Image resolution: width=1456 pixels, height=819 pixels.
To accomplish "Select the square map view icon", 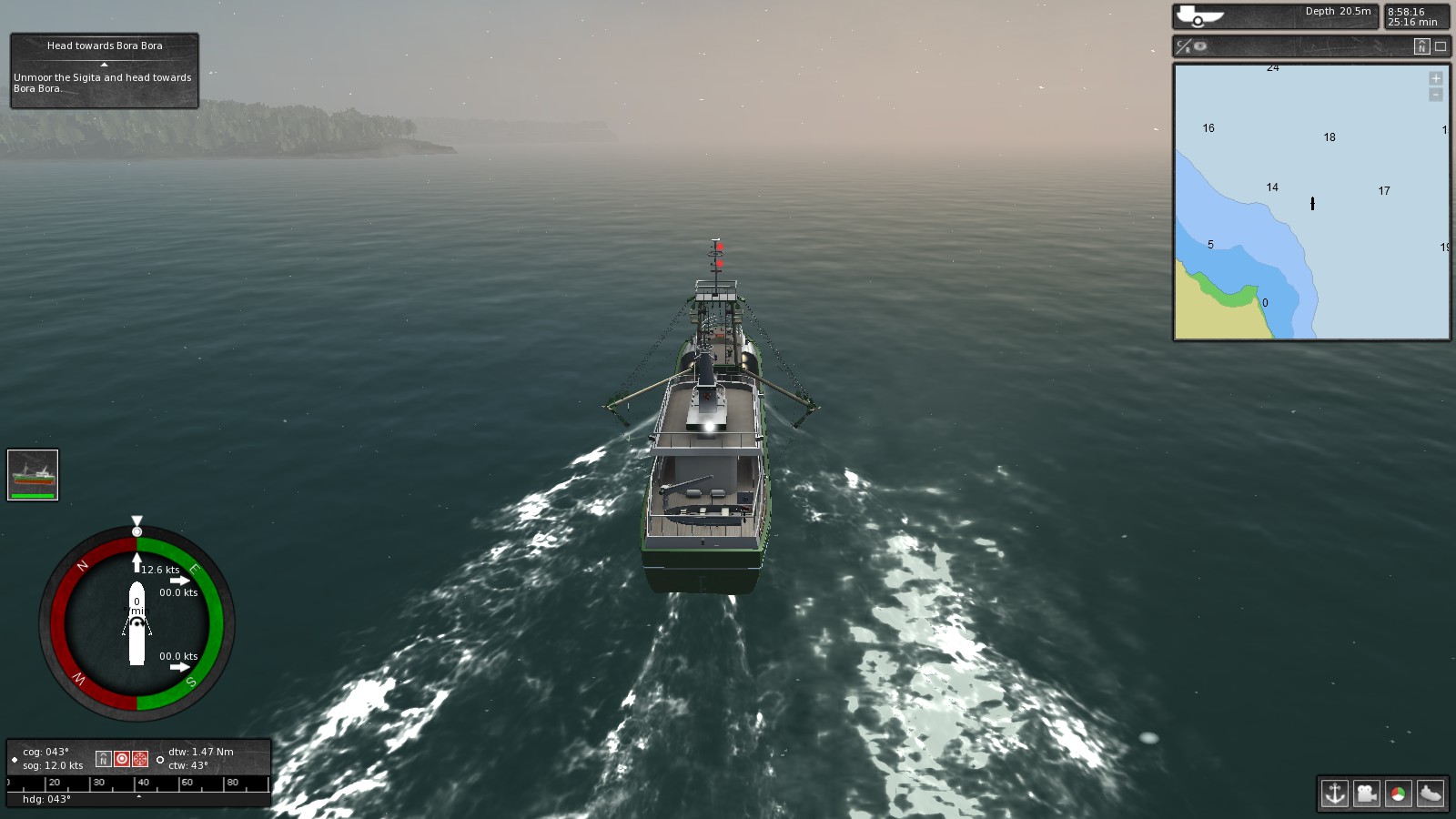I will coord(1441,47).
